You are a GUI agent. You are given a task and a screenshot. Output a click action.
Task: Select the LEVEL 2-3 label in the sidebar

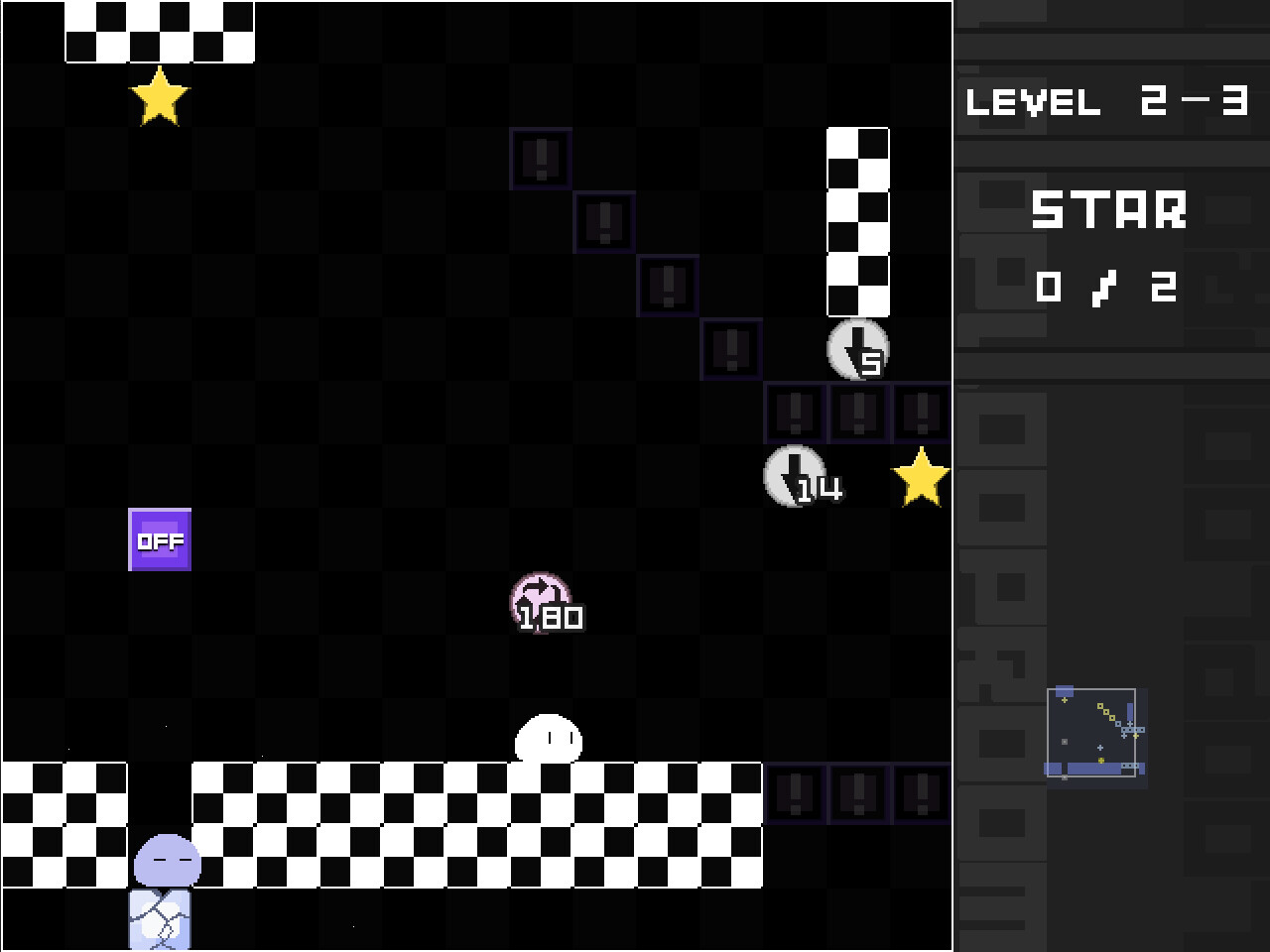point(1108,102)
